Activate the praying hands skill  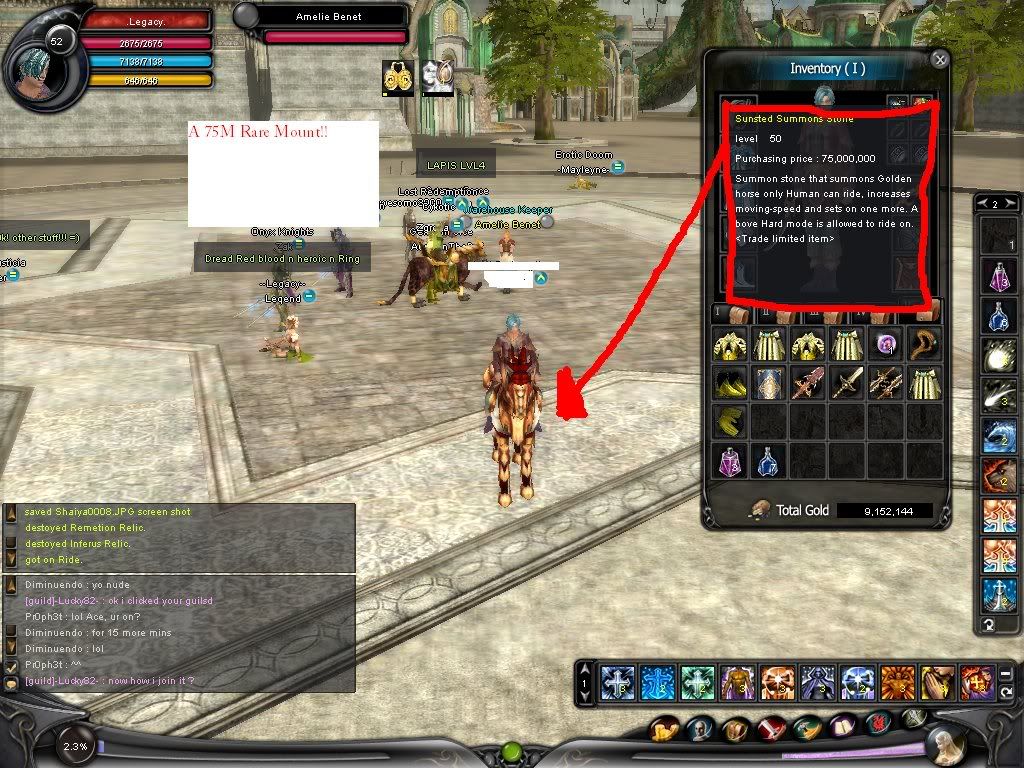[x=938, y=682]
